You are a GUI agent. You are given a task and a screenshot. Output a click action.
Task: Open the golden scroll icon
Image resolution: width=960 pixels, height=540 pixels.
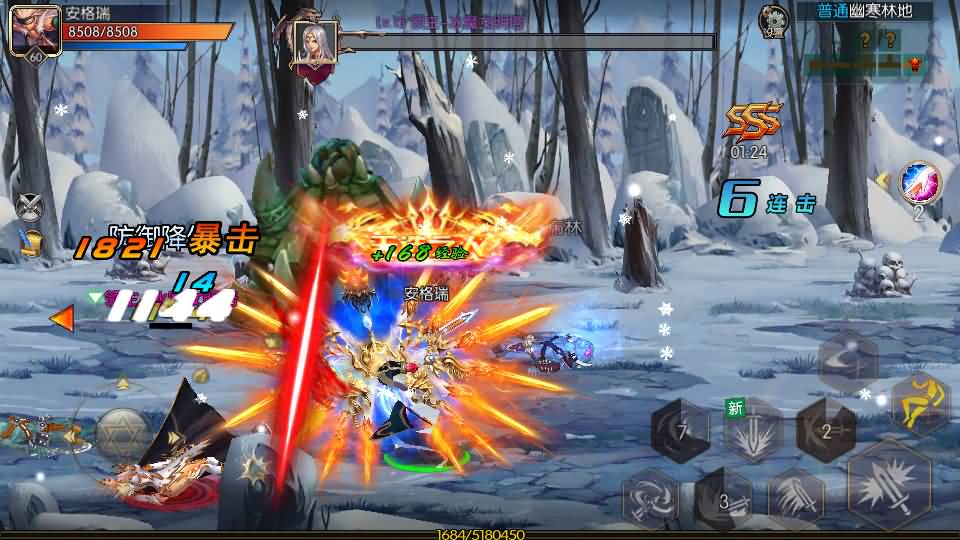[32, 242]
